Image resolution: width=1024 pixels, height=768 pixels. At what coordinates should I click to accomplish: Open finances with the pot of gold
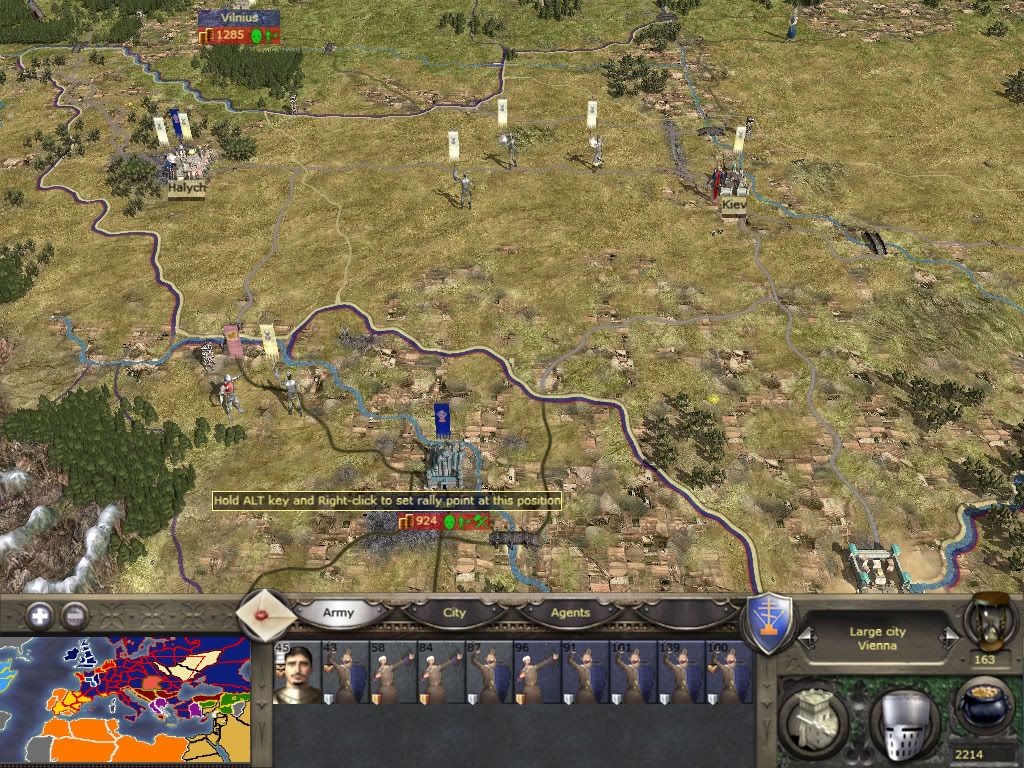pos(982,703)
